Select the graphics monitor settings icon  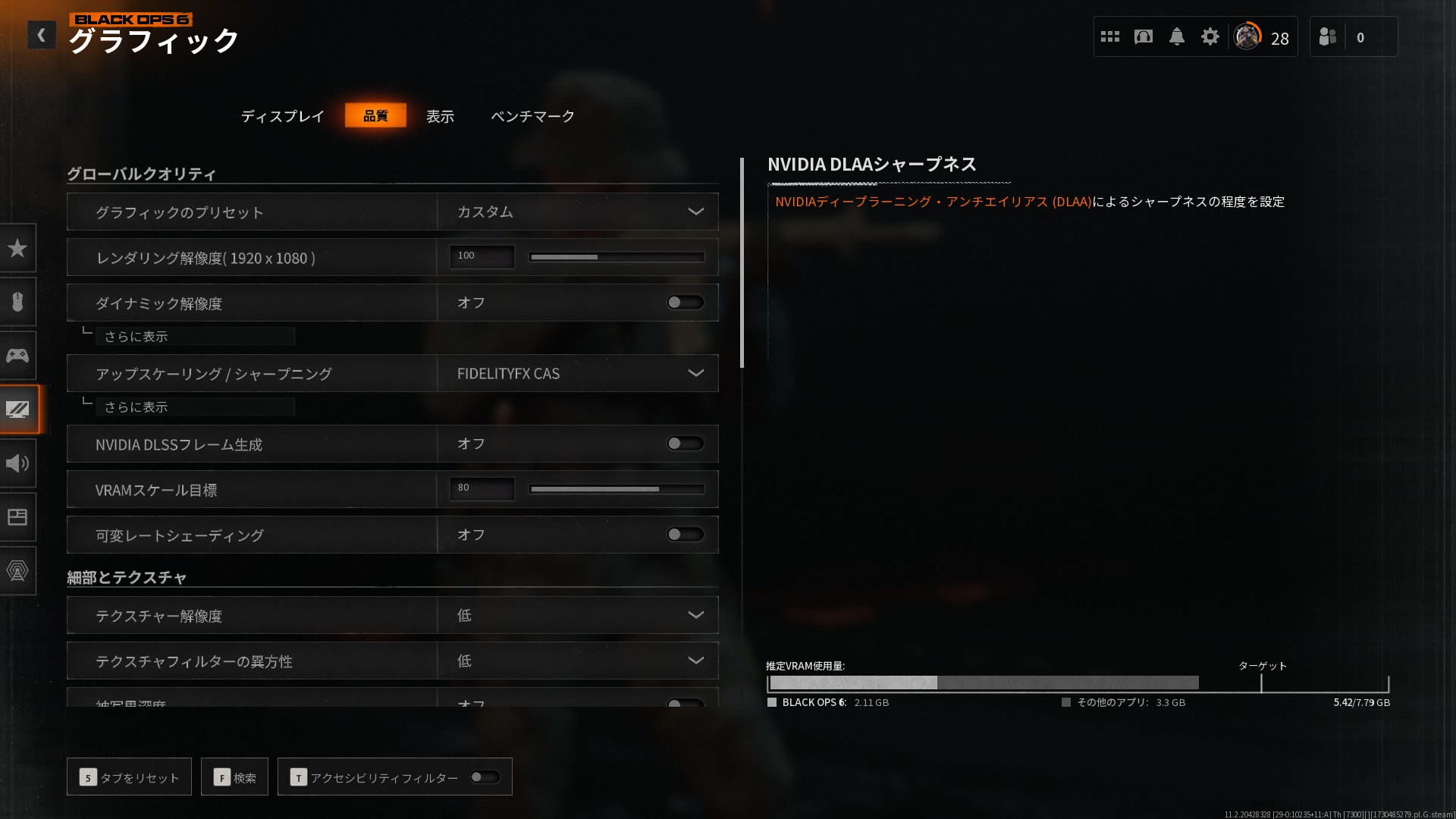click(x=19, y=409)
